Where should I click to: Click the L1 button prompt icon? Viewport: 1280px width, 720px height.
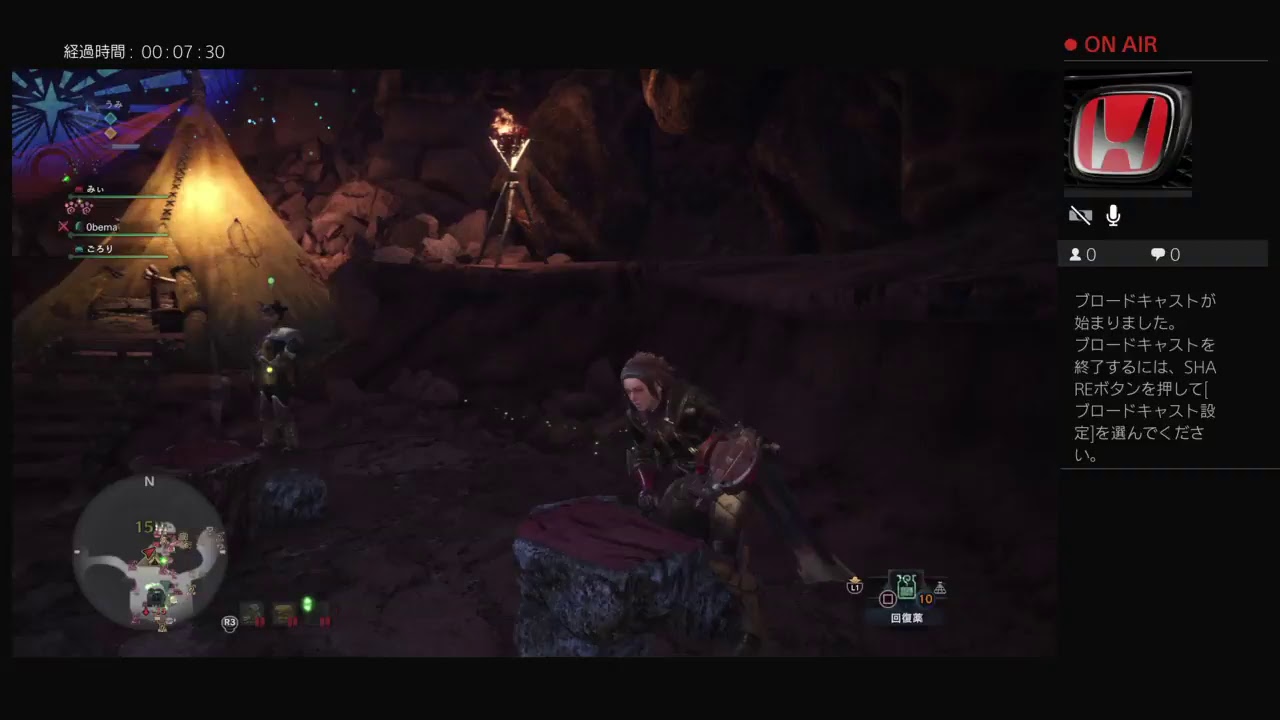(855, 588)
